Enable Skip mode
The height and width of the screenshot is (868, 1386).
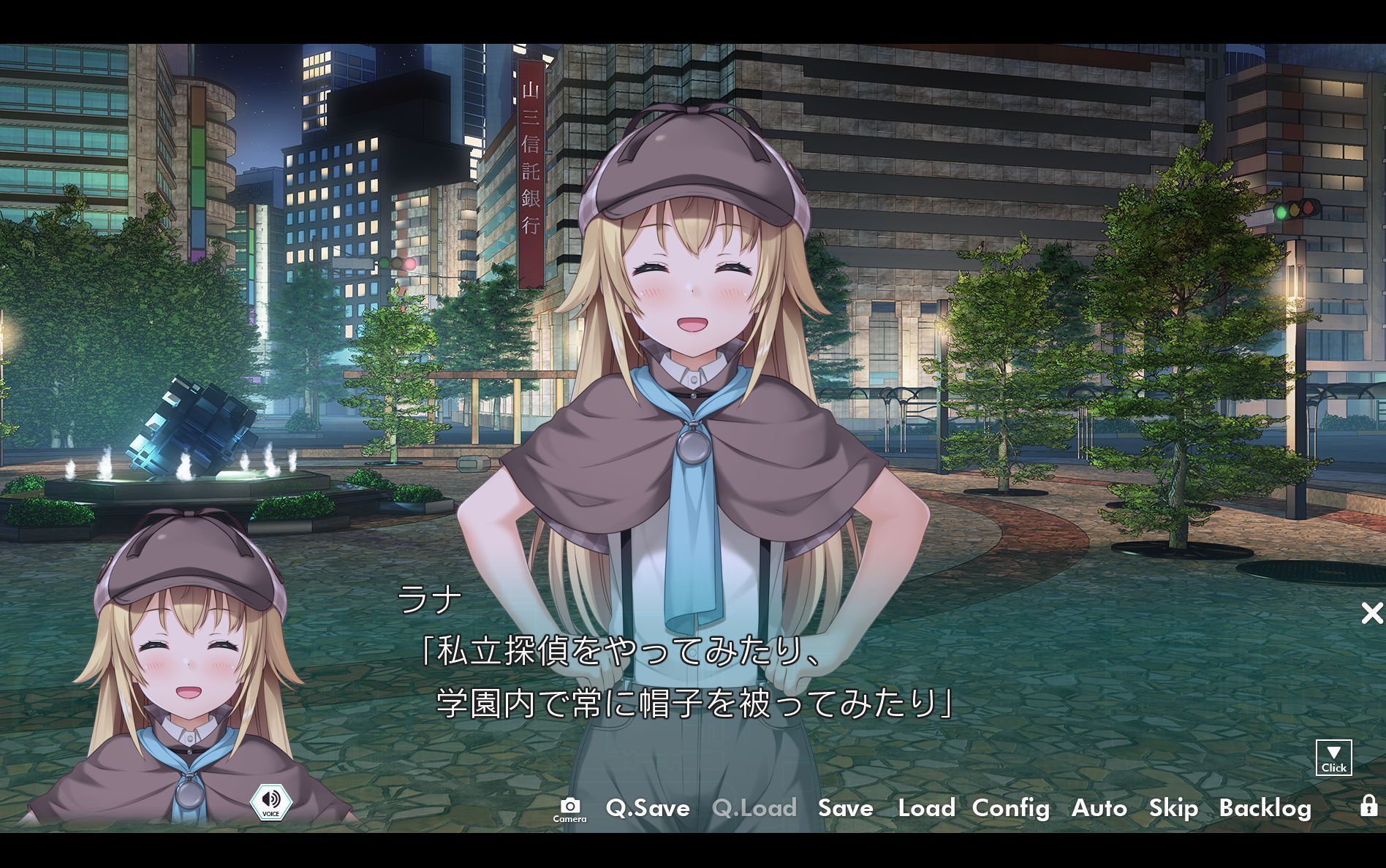(1173, 809)
